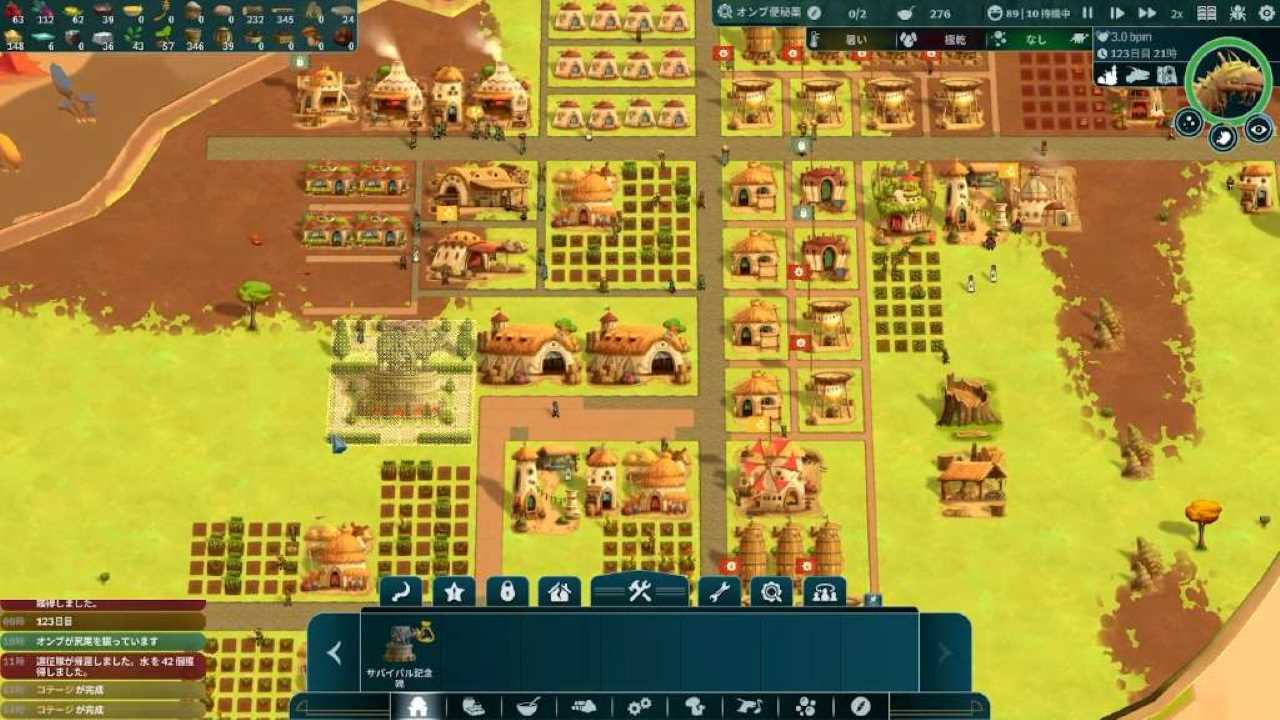1280x720 pixels.
Task: Open the house category tab
Action: pyautogui.click(x=417, y=707)
